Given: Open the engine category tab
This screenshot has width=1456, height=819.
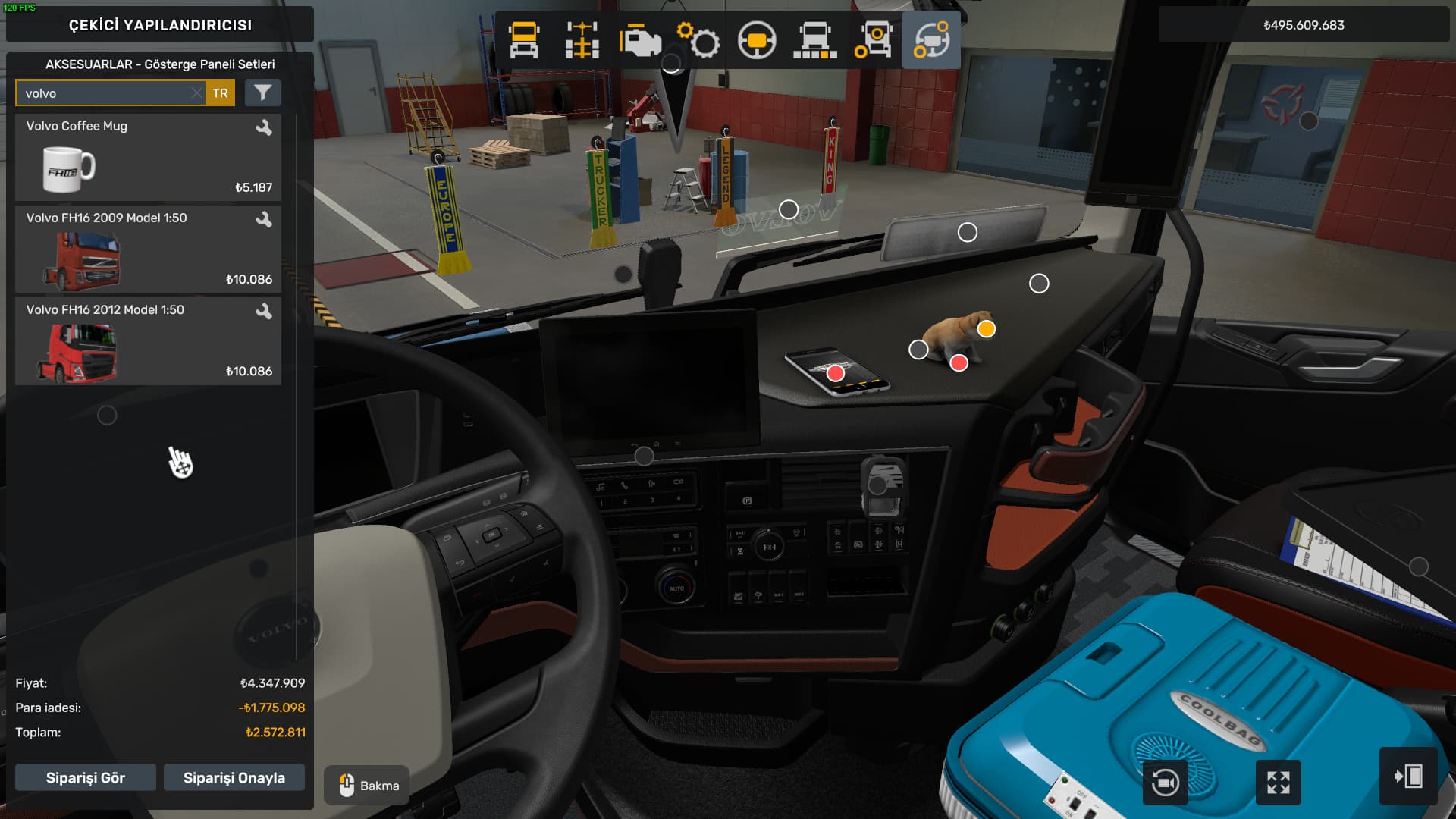Looking at the screenshot, I should [640, 40].
